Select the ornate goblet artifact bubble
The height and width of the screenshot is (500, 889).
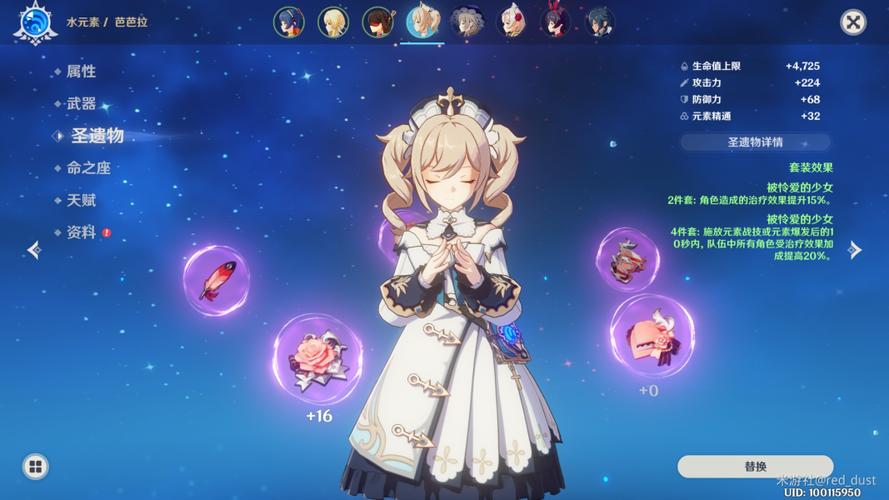[x=627, y=259]
